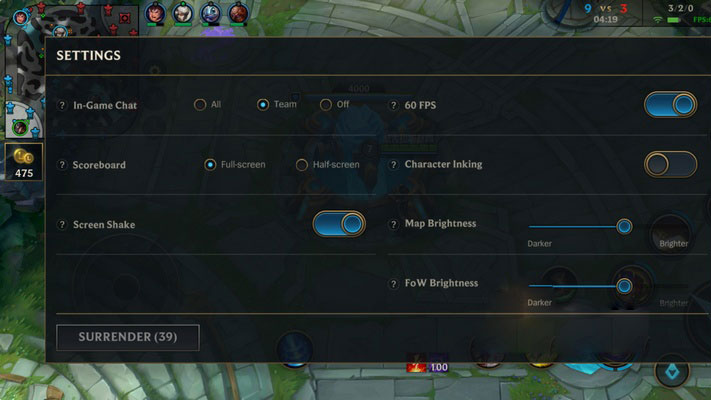This screenshot has width=711, height=400.
Task: Toggle the 60 FPS switch
Action: pos(670,105)
